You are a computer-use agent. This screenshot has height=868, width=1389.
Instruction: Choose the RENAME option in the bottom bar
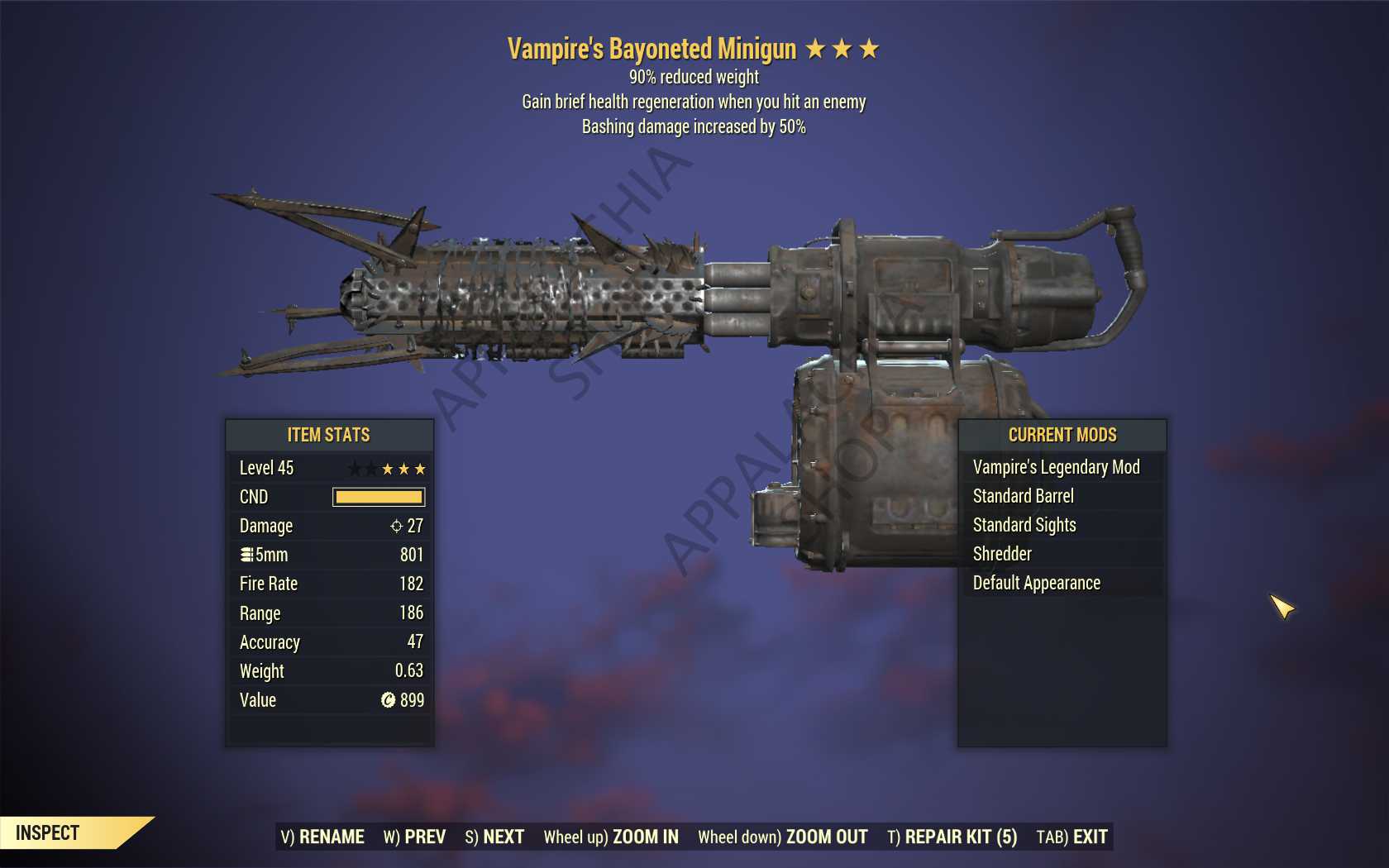tap(322, 837)
